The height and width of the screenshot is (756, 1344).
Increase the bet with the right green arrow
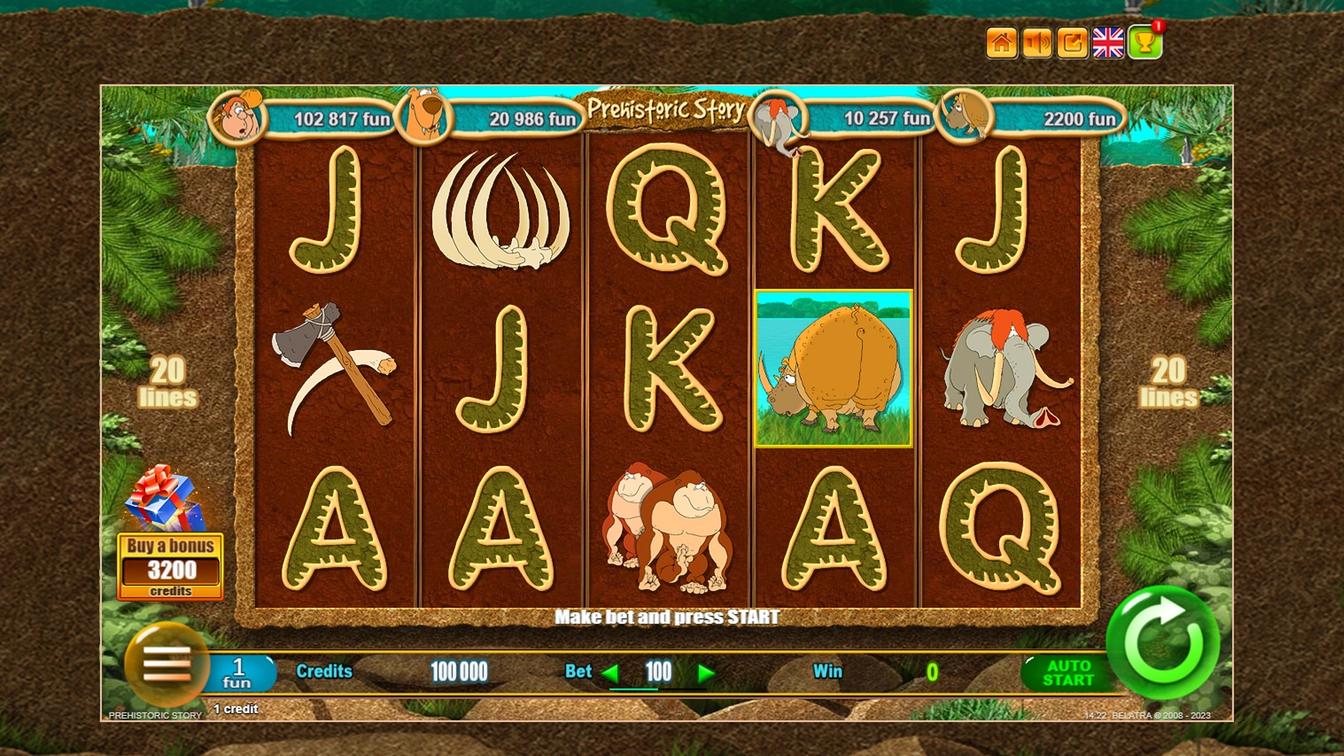point(706,672)
